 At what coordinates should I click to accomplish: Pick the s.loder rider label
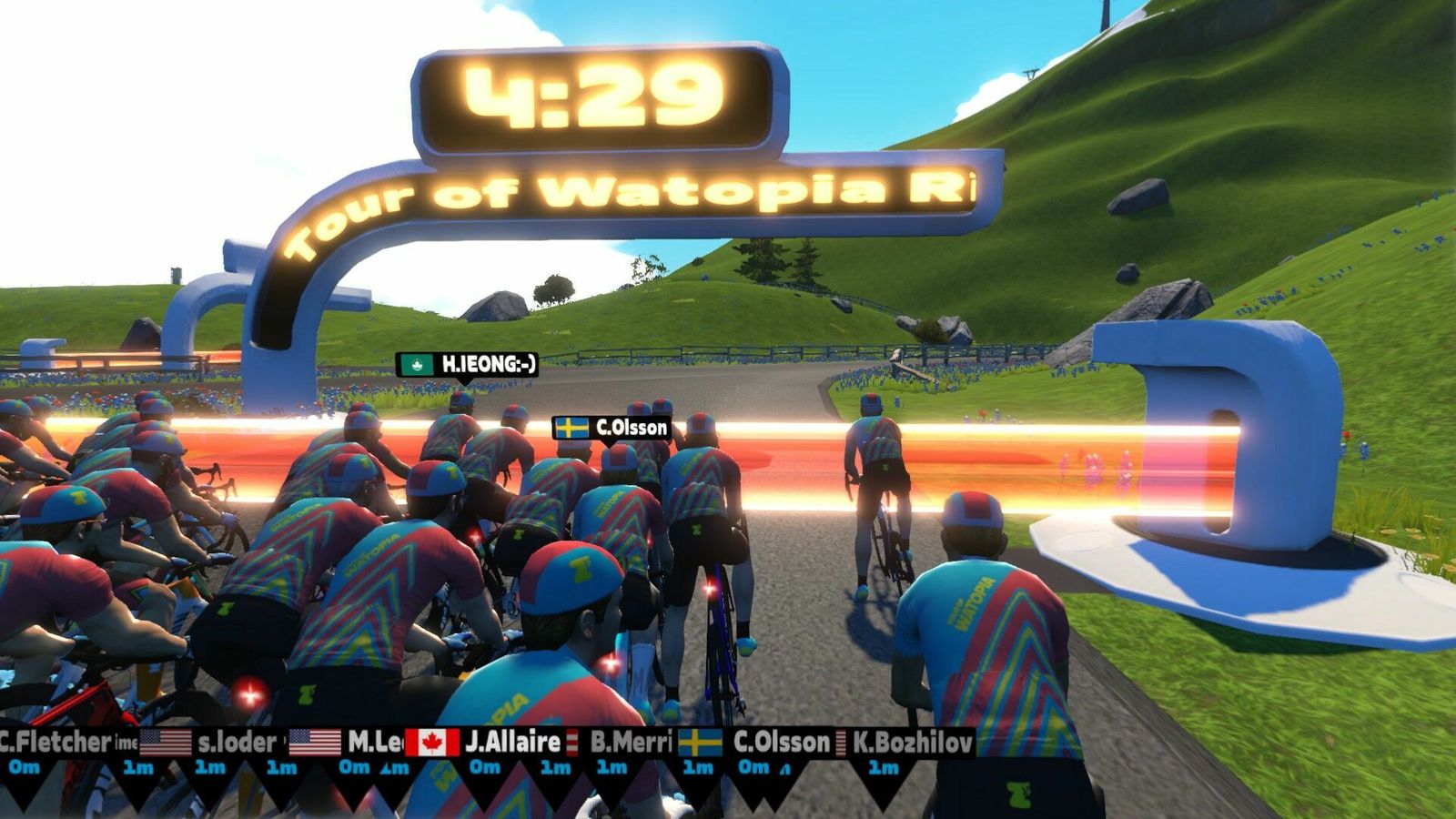tap(236, 743)
